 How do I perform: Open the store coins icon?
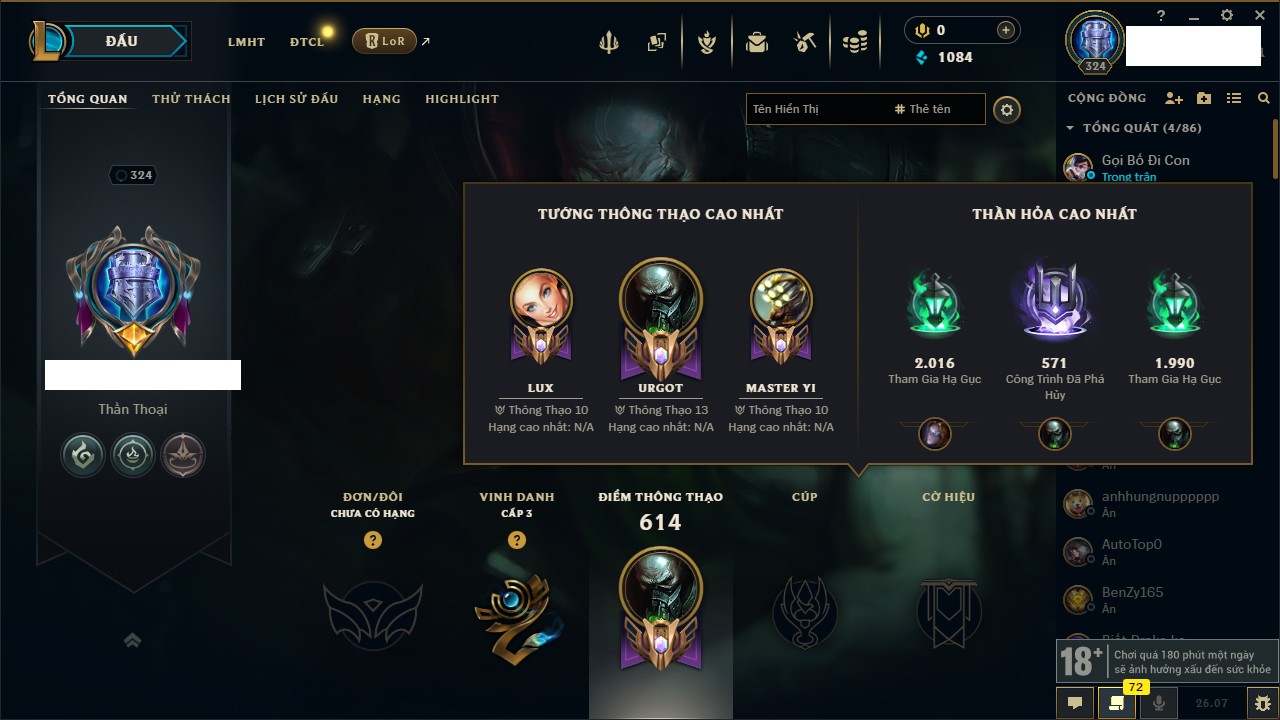(854, 42)
